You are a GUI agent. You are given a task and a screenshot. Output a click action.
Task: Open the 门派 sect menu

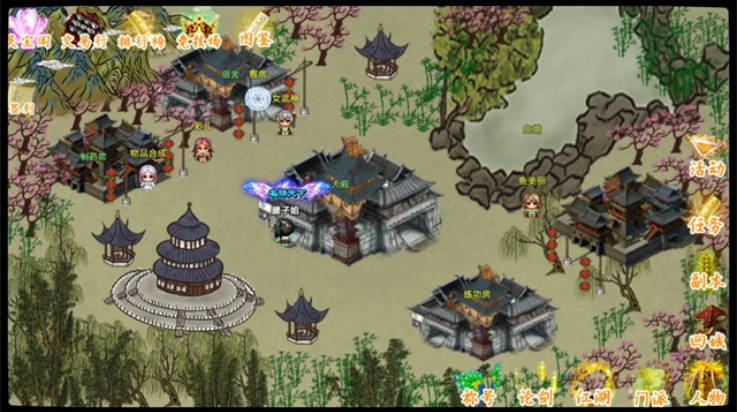[650, 386]
